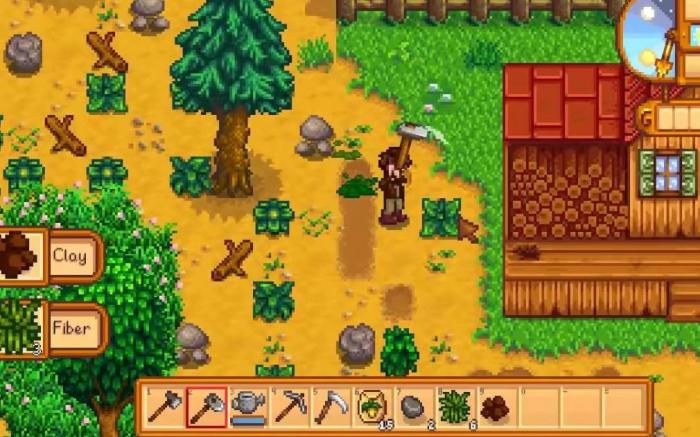This screenshot has width=700, height=437.
Task: Select the axe in the hotbar
Action: tap(164, 407)
